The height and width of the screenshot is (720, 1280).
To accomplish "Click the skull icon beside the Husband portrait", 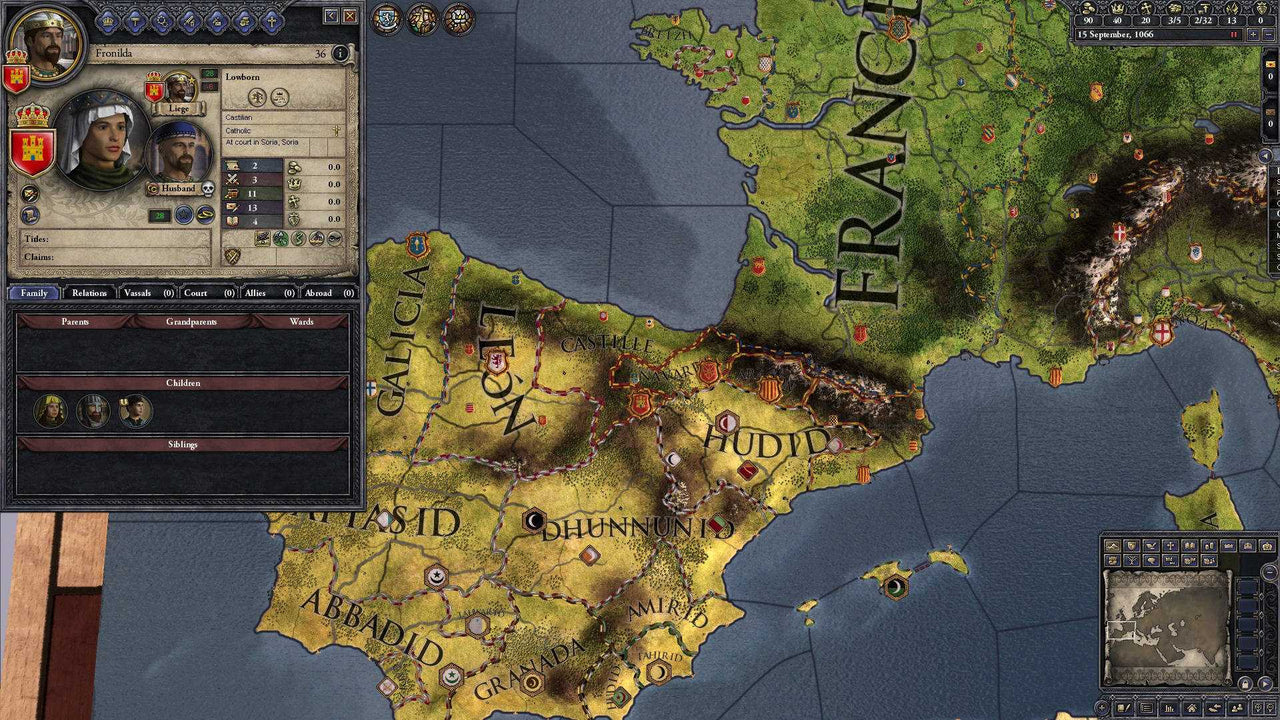I will click(x=208, y=189).
